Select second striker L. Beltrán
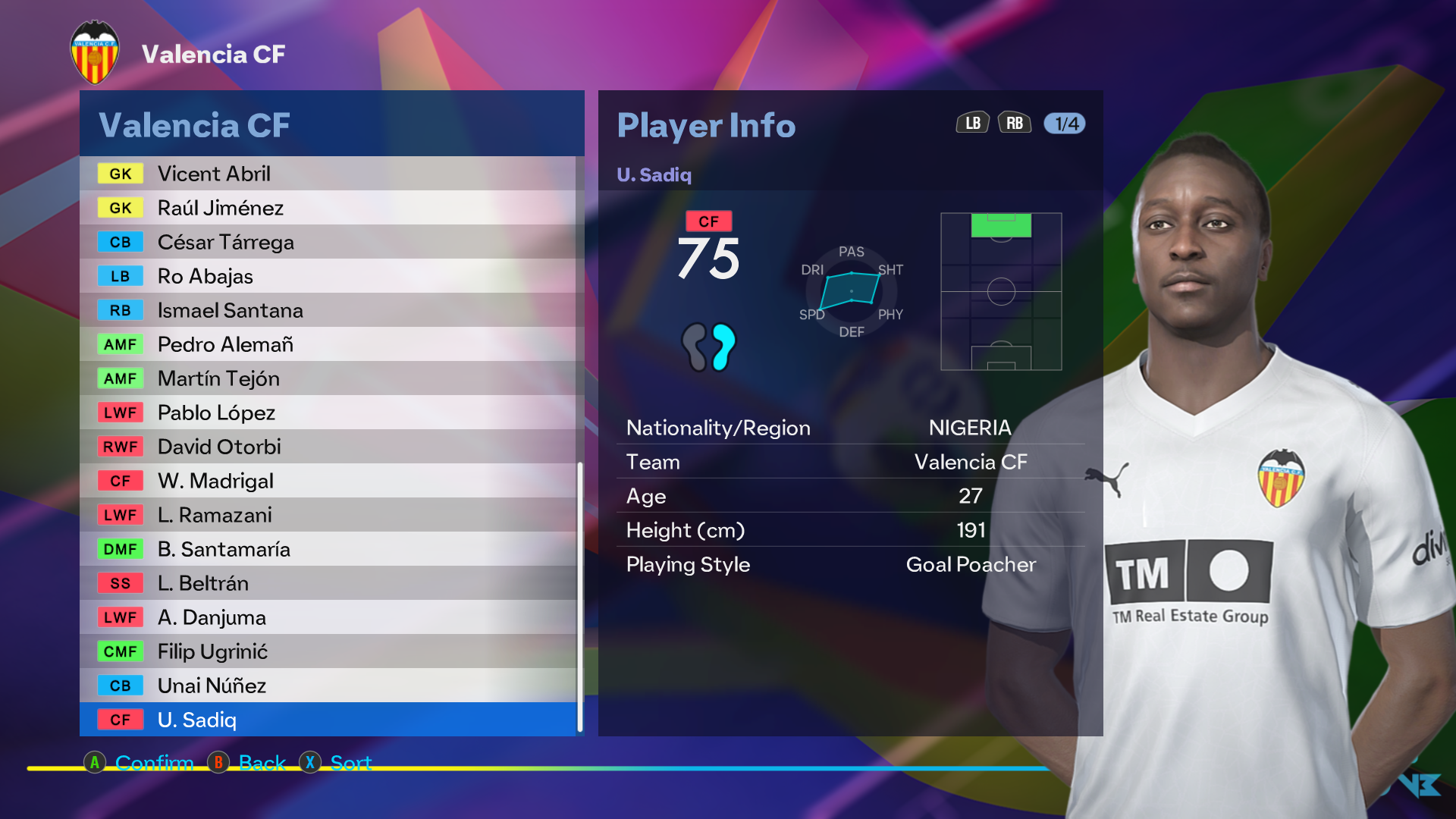 pyautogui.click(x=328, y=583)
